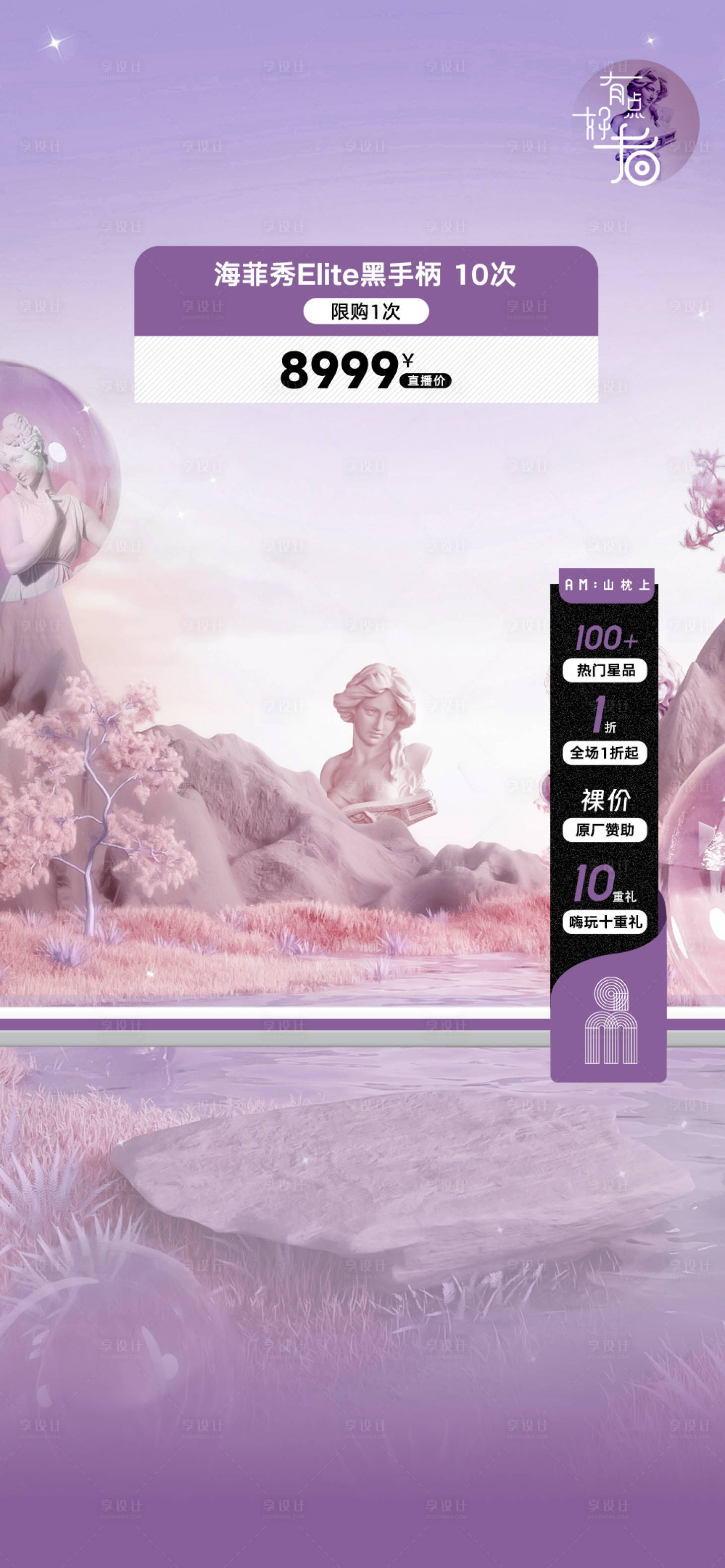Click the AM:山枕上 header tab

tap(607, 585)
